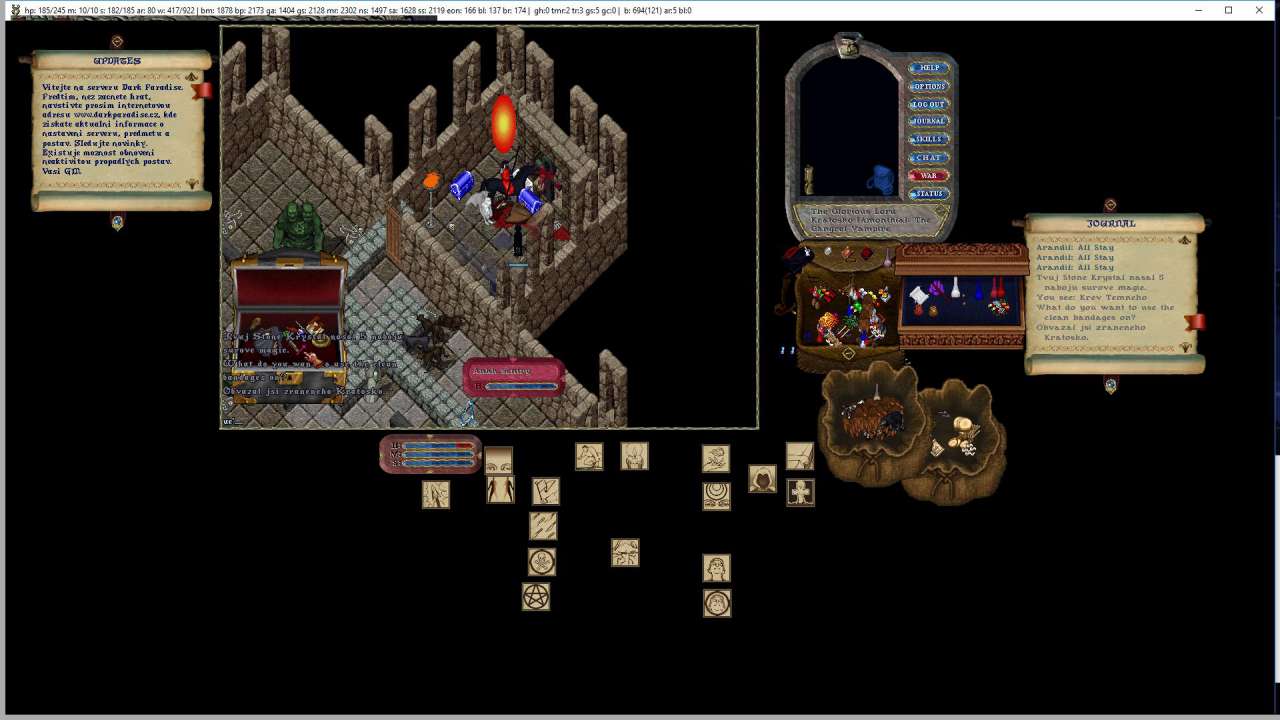
Task: Click the Log Out button
Action: [x=929, y=104]
